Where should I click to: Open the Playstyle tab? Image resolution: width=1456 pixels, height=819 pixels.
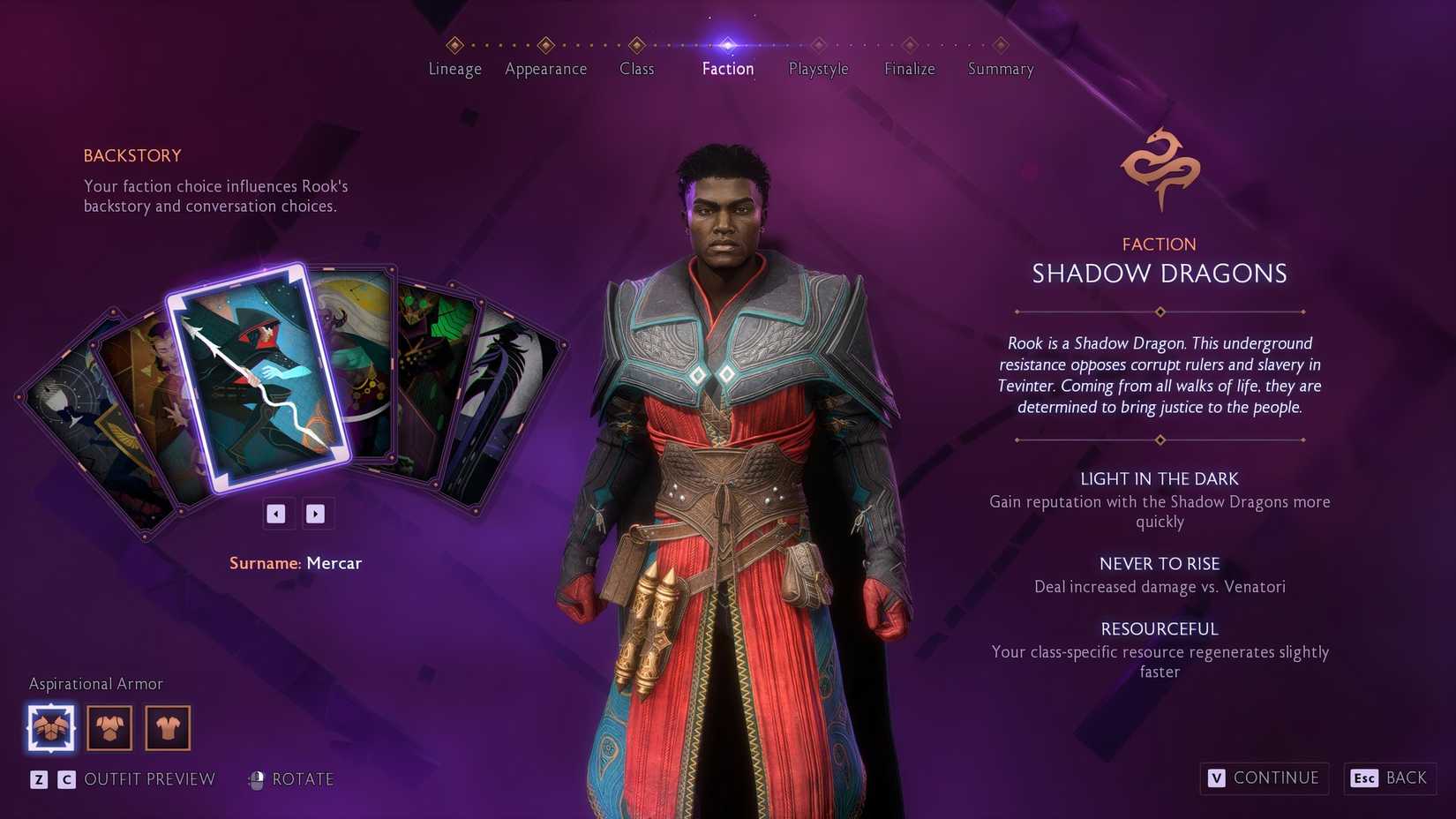pyautogui.click(x=818, y=69)
